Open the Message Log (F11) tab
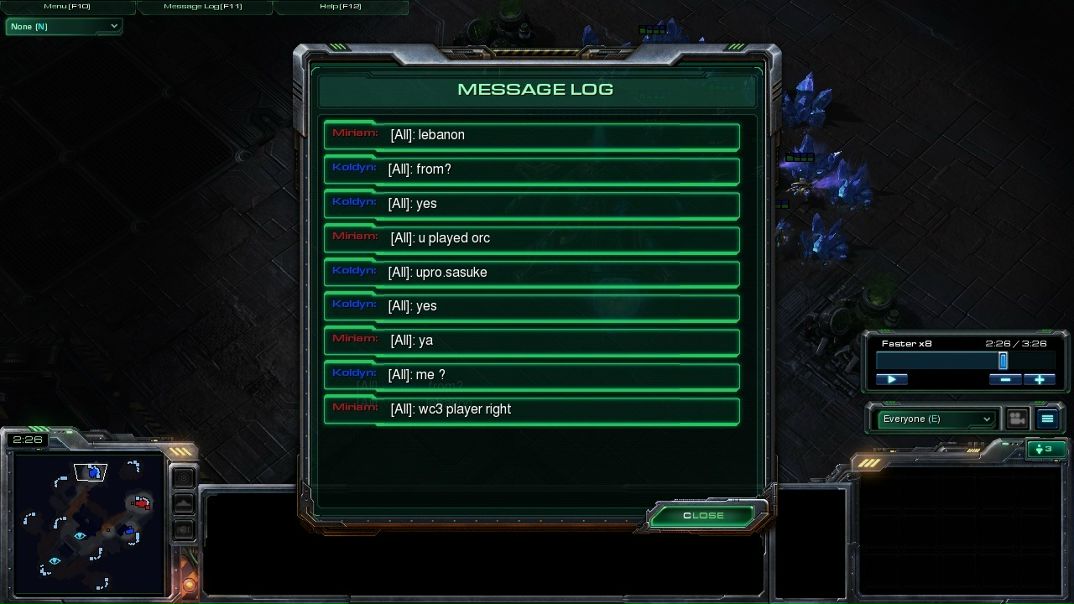This screenshot has height=604, width=1074. pyautogui.click(x=203, y=7)
